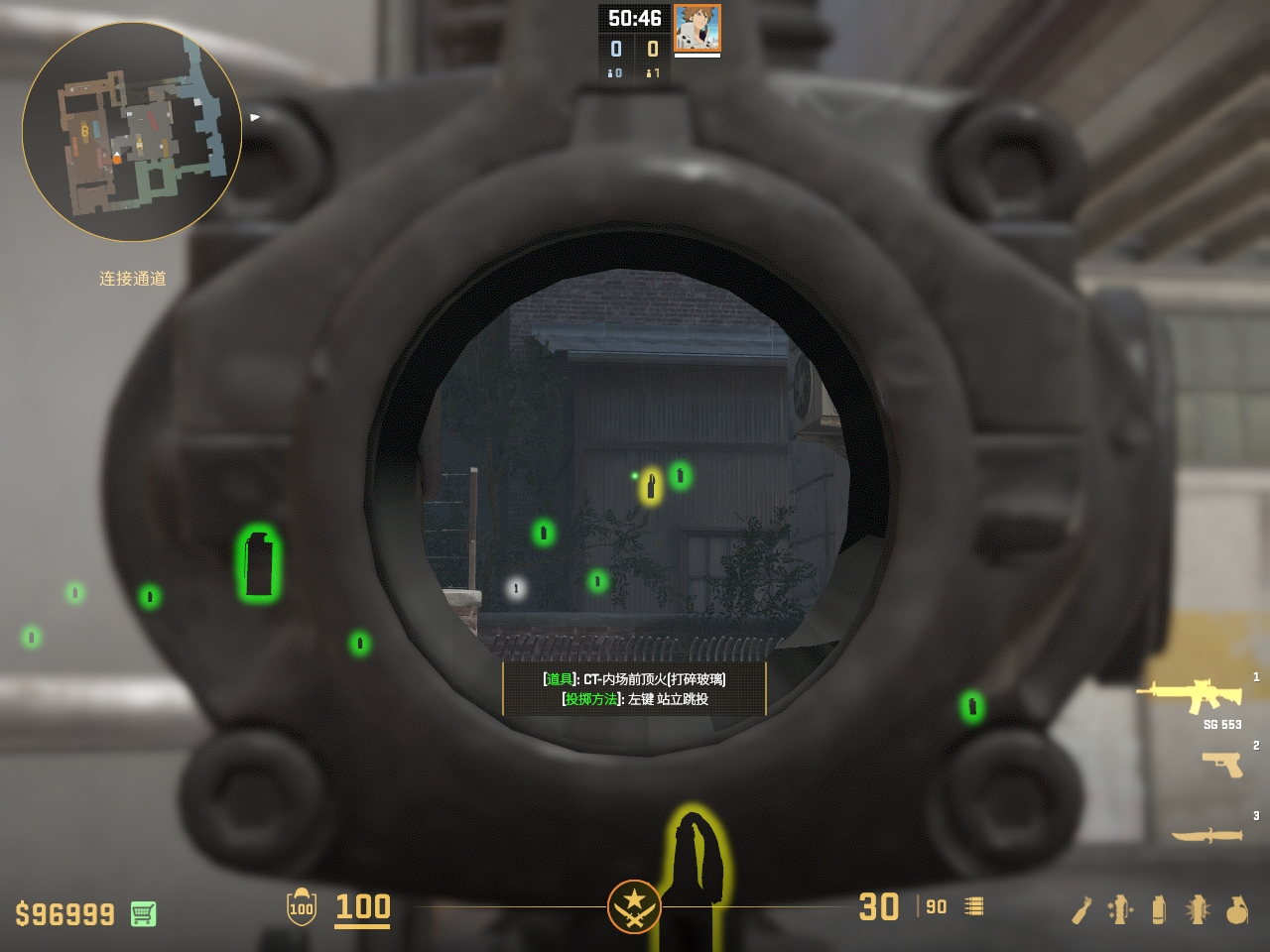The height and width of the screenshot is (952, 1270).
Task: Open the buy menu cart icon
Action: point(143,913)
